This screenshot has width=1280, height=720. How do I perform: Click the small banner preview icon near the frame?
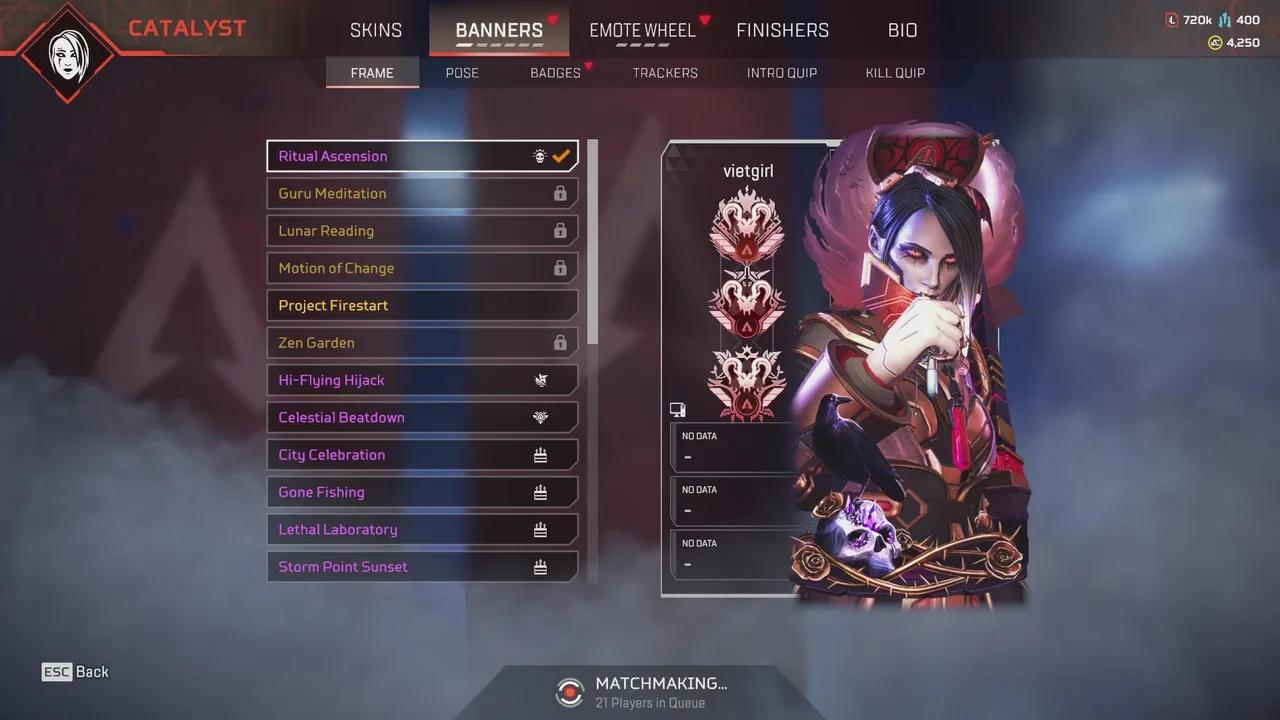click(x=678, y=409)
